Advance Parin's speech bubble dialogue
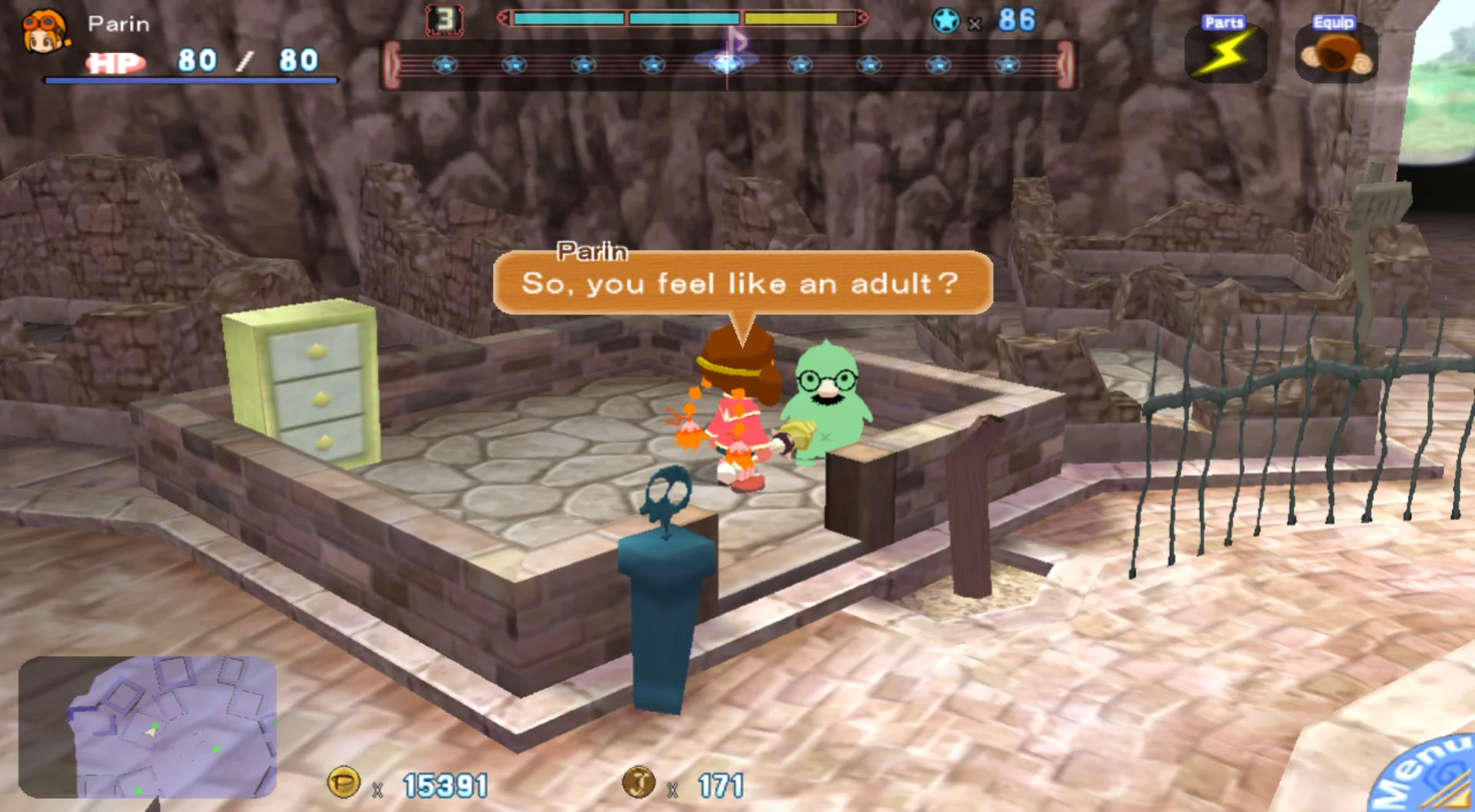The width and height of the screenshot is (1475, 812). coord(742,283)
